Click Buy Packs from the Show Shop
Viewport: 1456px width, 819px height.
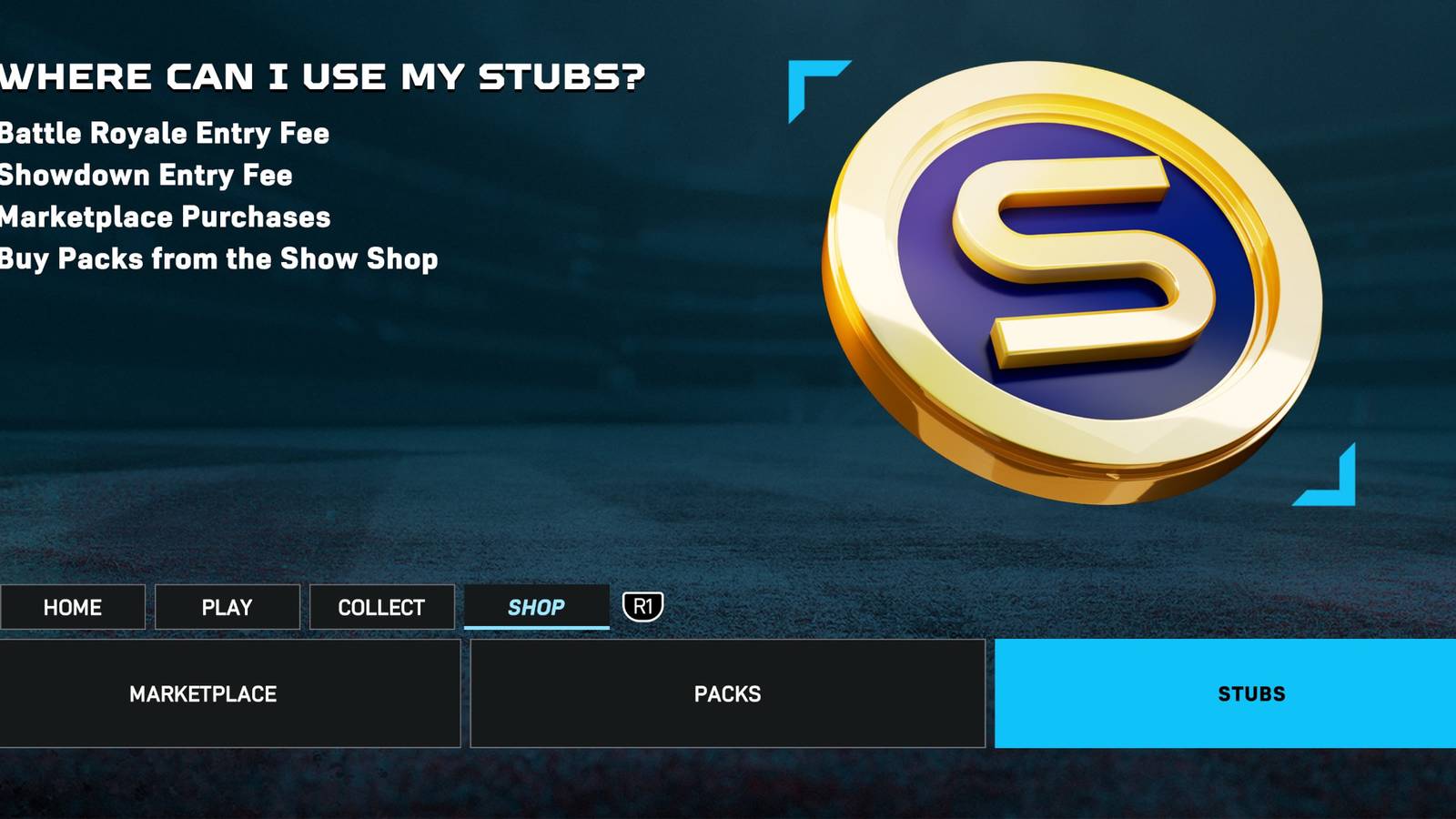tap(218, 259)
